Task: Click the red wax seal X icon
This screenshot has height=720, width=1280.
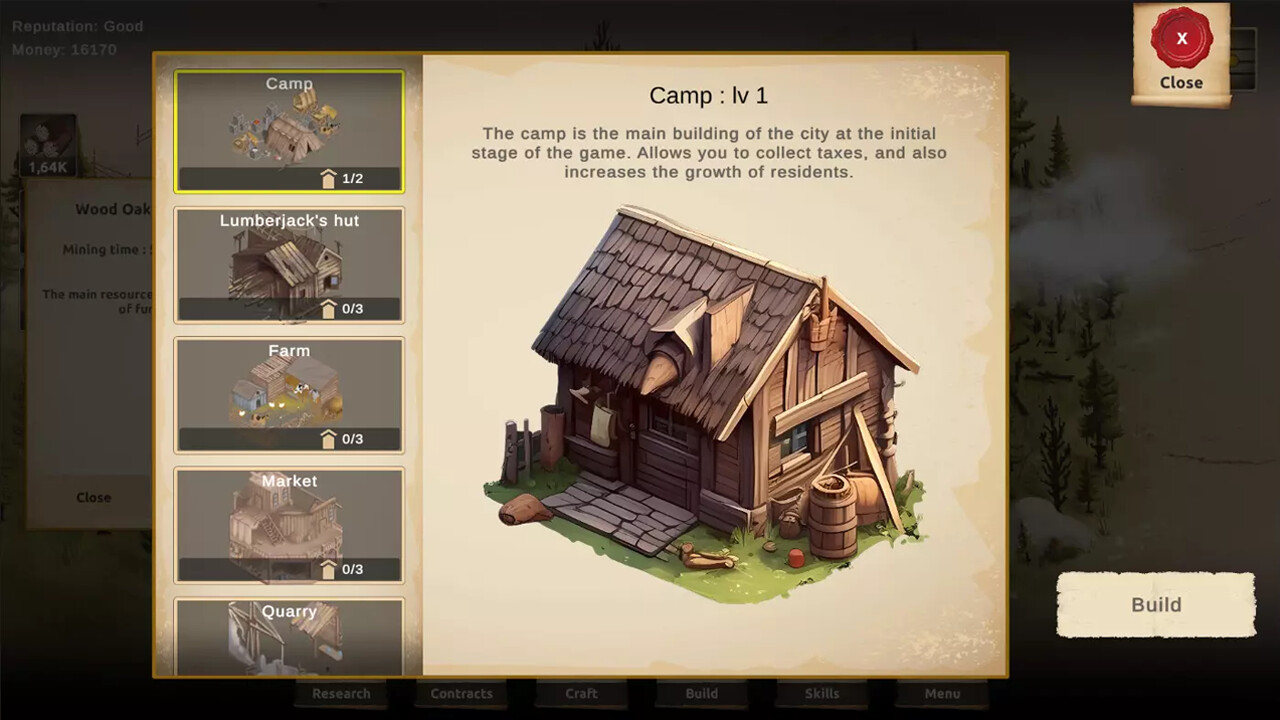Action: click(1181, 38)
